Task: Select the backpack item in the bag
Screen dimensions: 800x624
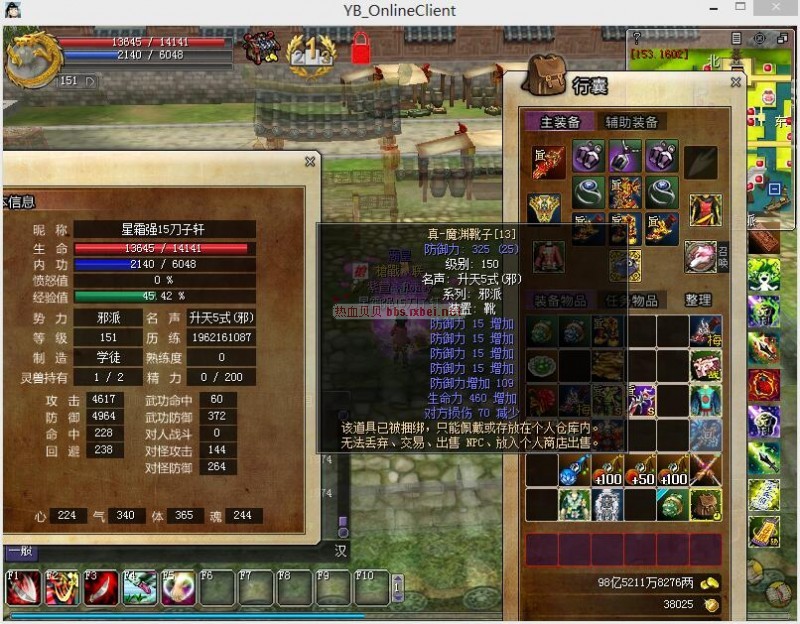Action: 705,504
